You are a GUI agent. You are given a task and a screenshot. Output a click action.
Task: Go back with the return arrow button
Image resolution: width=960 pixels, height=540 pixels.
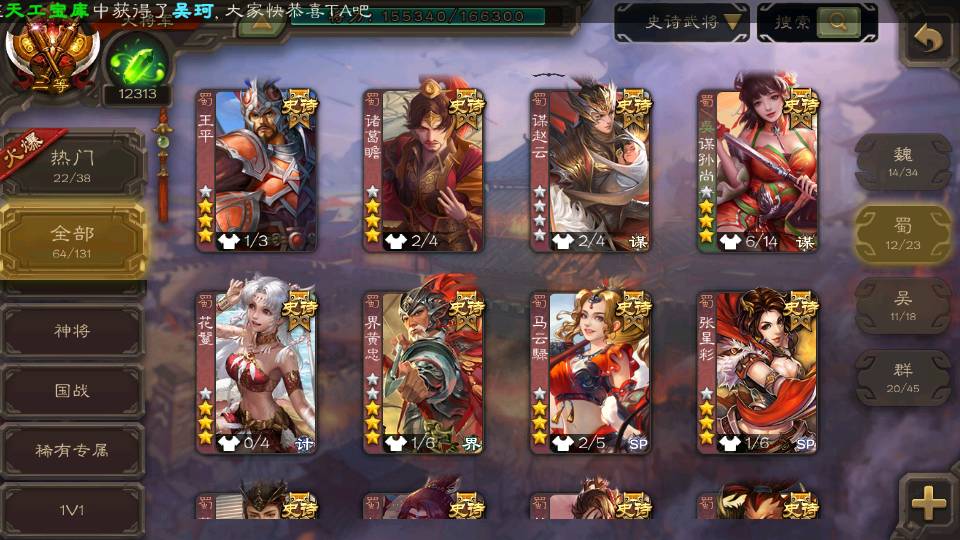[x=929, y=39]
